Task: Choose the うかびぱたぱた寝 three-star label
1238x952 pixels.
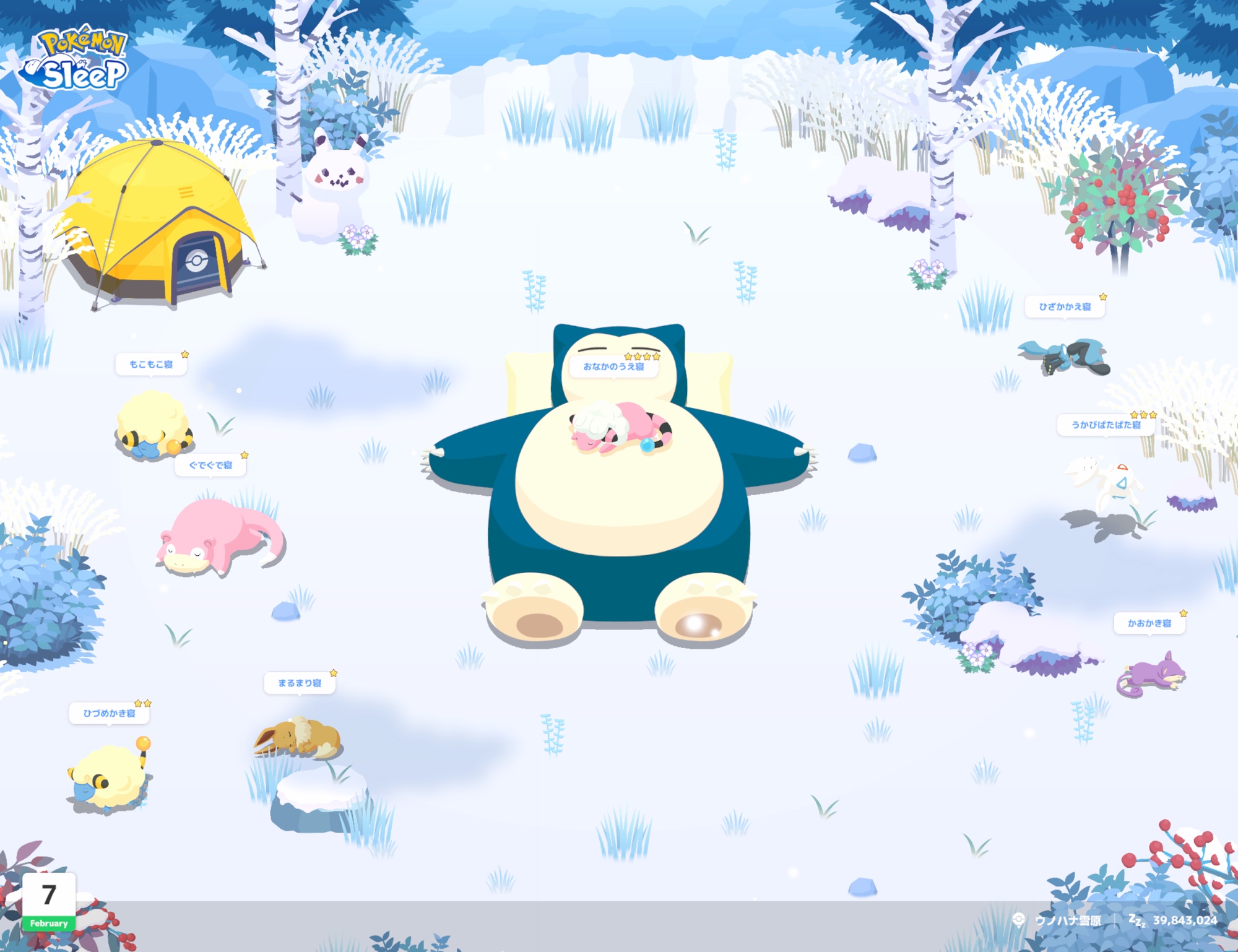Action: click(1106, 425)
